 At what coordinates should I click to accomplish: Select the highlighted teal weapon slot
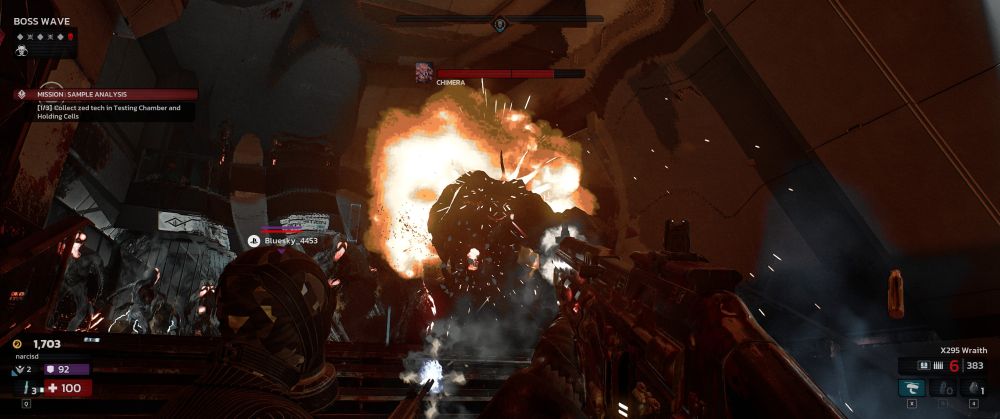click(911, 387)
